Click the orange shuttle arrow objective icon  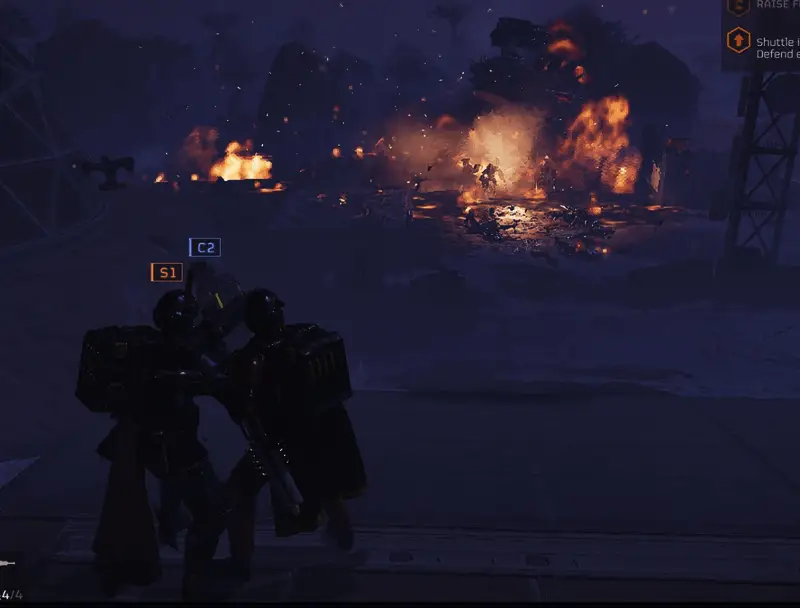pos(738,41)
